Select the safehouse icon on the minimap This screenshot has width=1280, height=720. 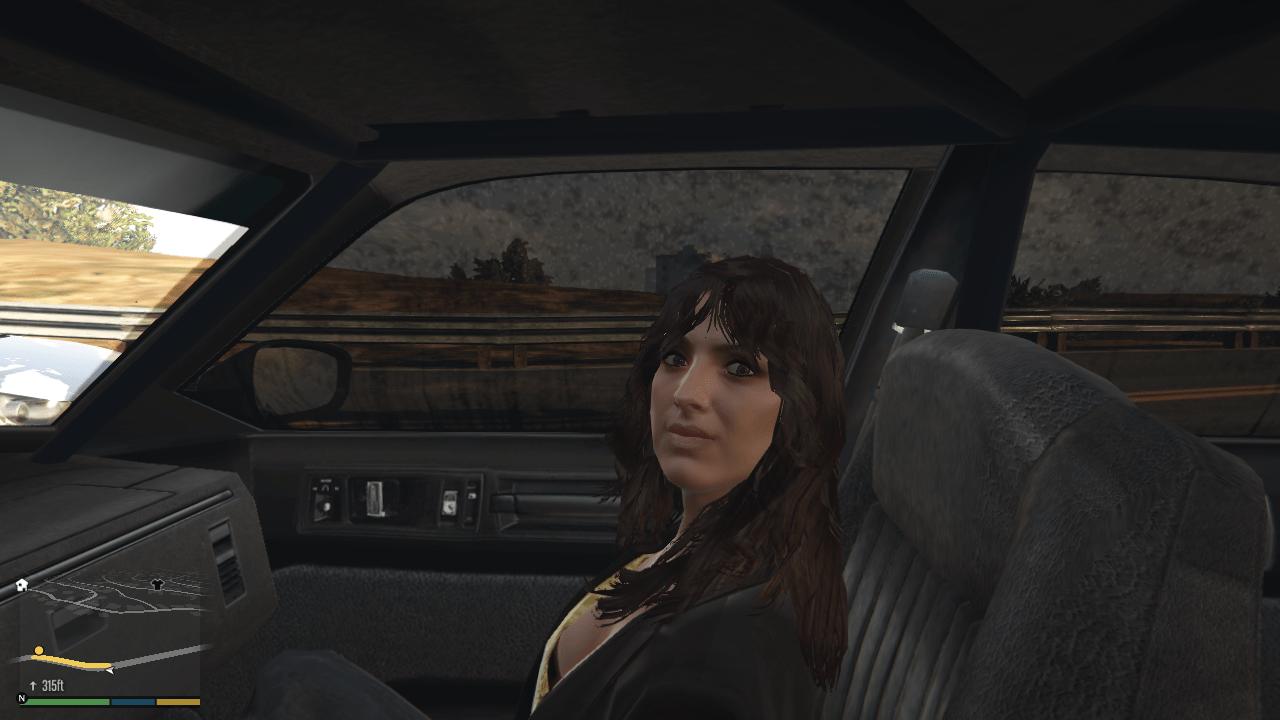(21, 584)
